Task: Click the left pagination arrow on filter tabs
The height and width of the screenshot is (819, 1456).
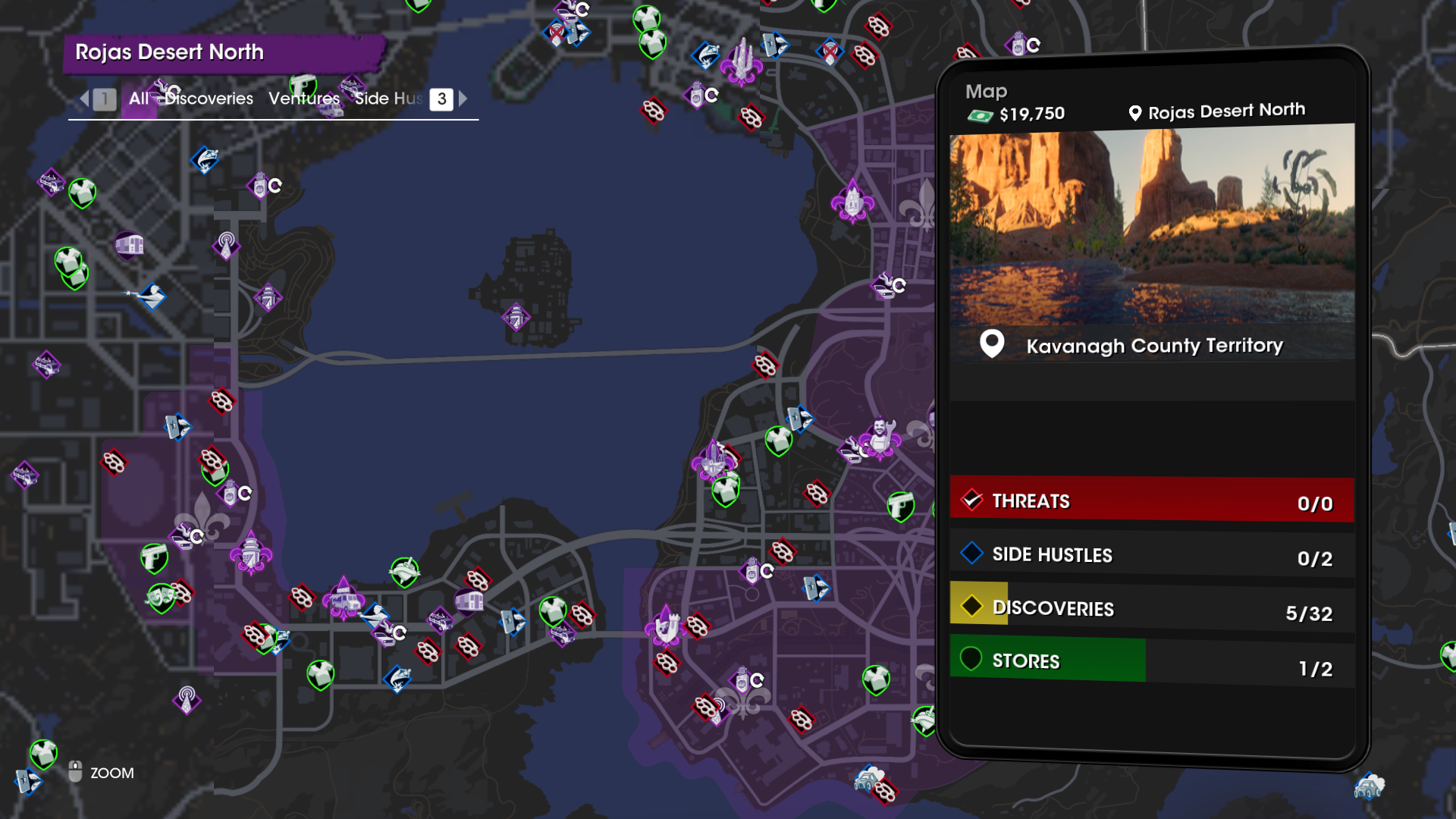Action: [x=83, y=99]
